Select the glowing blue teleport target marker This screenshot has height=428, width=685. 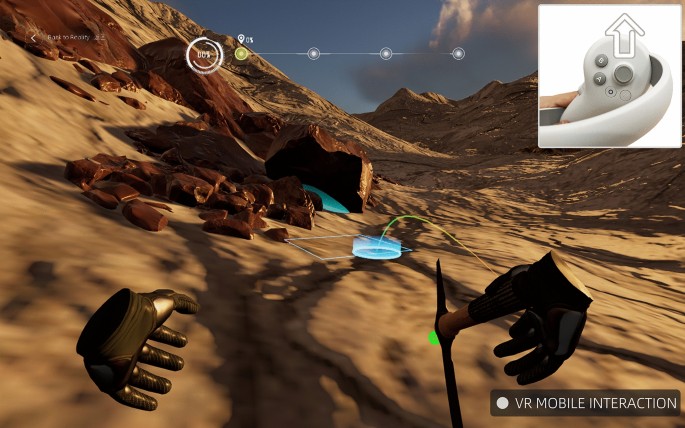[x=381, y=247]
